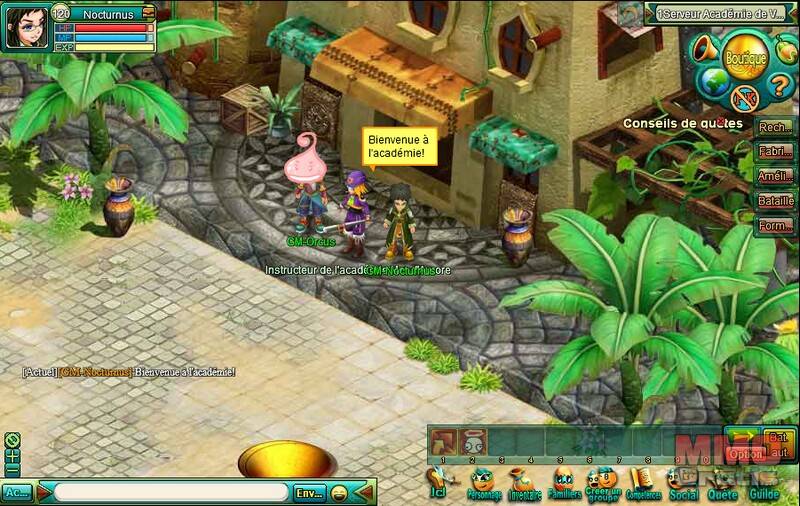800x506 pixels.
Task: Open the Inventaire bag
Action: pyautogui.click(x=522, y=483)
